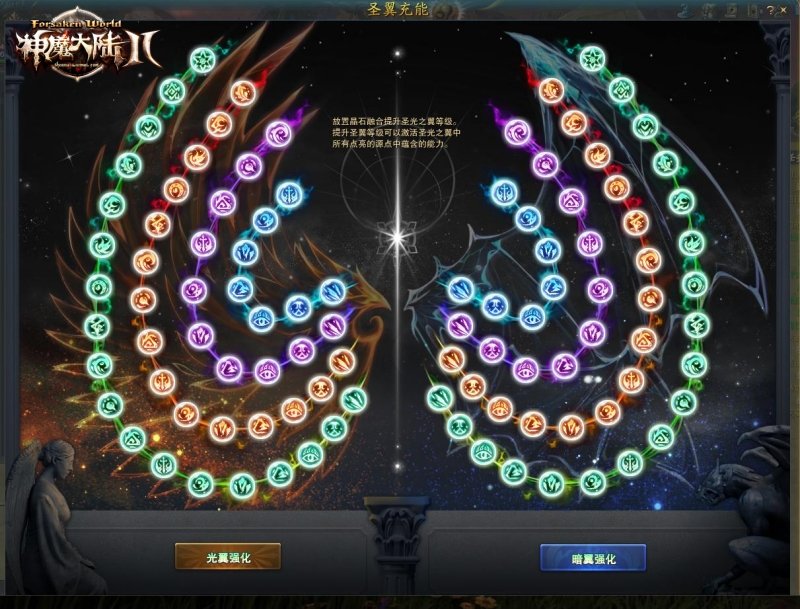
Task: Choose the topmost orange node of the dark wing
Action: click(552, 91)
